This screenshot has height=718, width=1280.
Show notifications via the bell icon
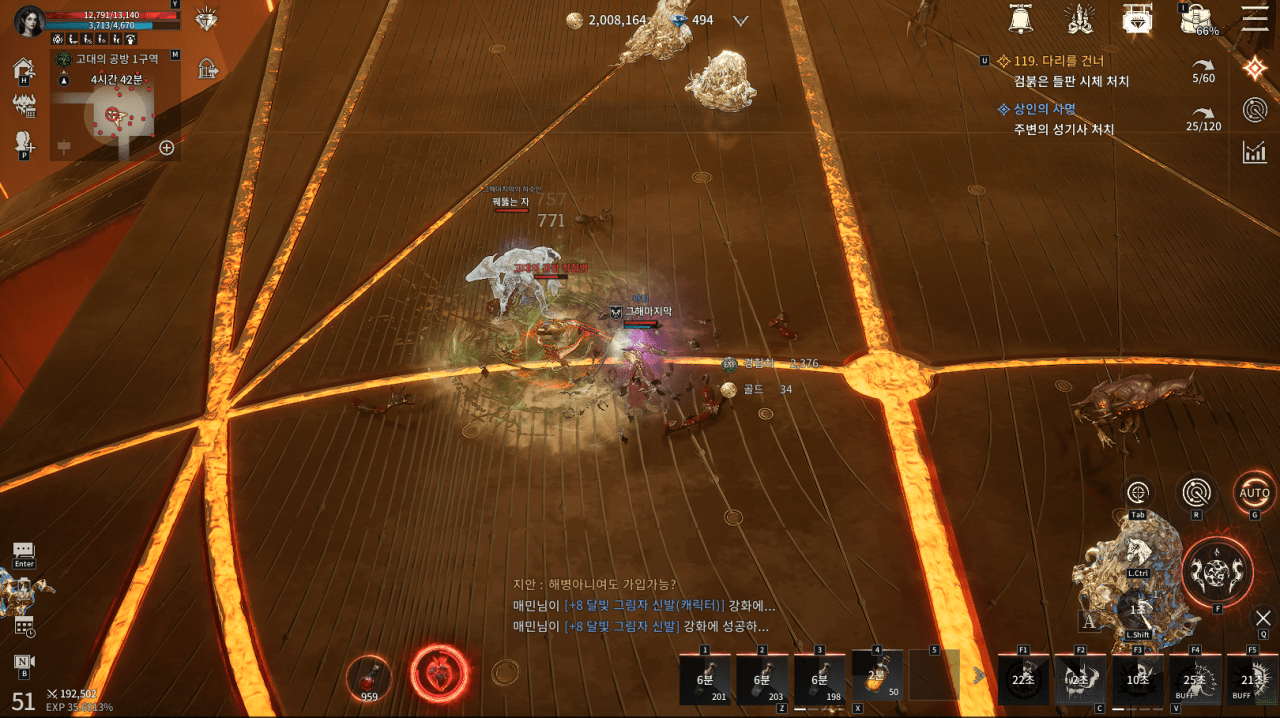click(1021, 19)
